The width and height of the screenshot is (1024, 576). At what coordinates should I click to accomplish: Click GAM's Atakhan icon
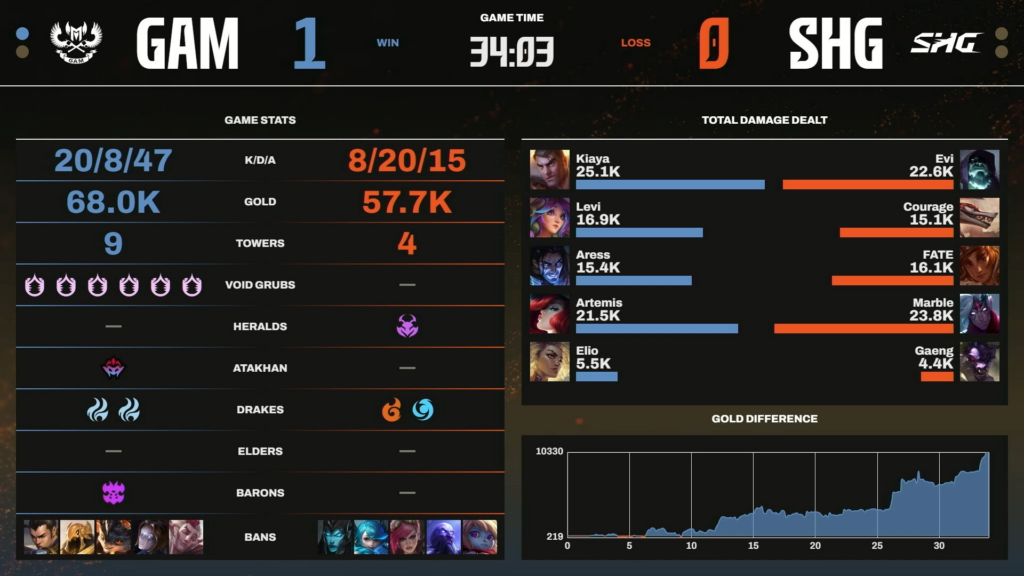[x=113, y=368]
